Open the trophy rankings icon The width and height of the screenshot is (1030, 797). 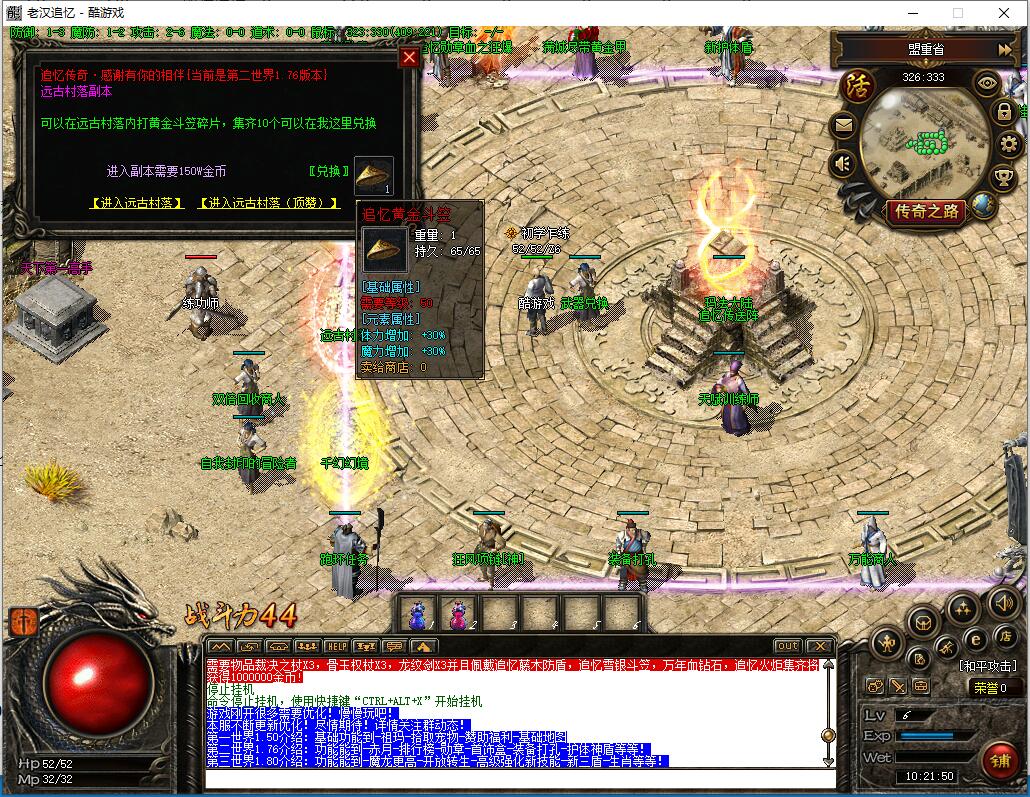[1003, 178]
